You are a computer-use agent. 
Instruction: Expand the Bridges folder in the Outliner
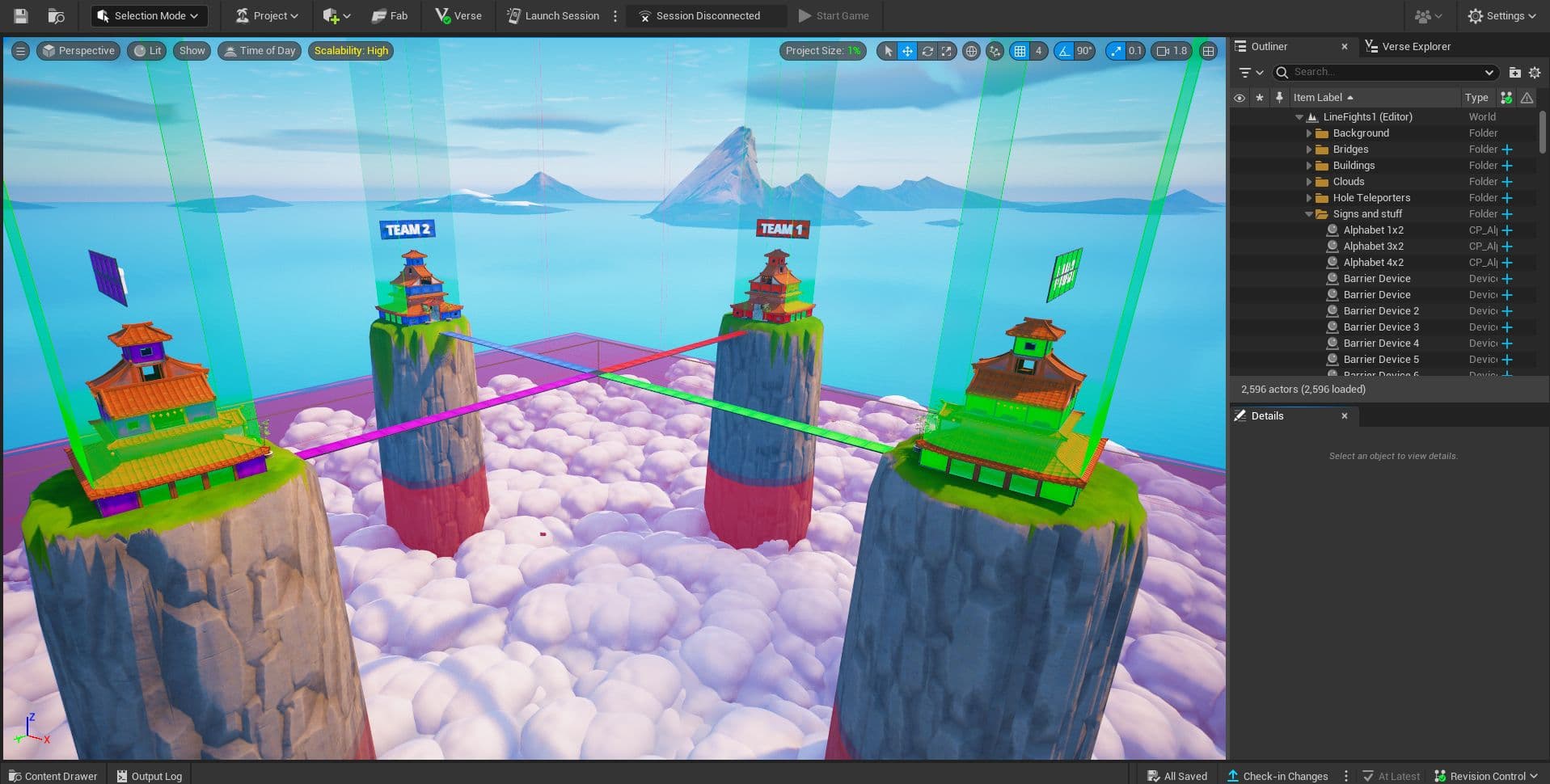click(1310, 150)
